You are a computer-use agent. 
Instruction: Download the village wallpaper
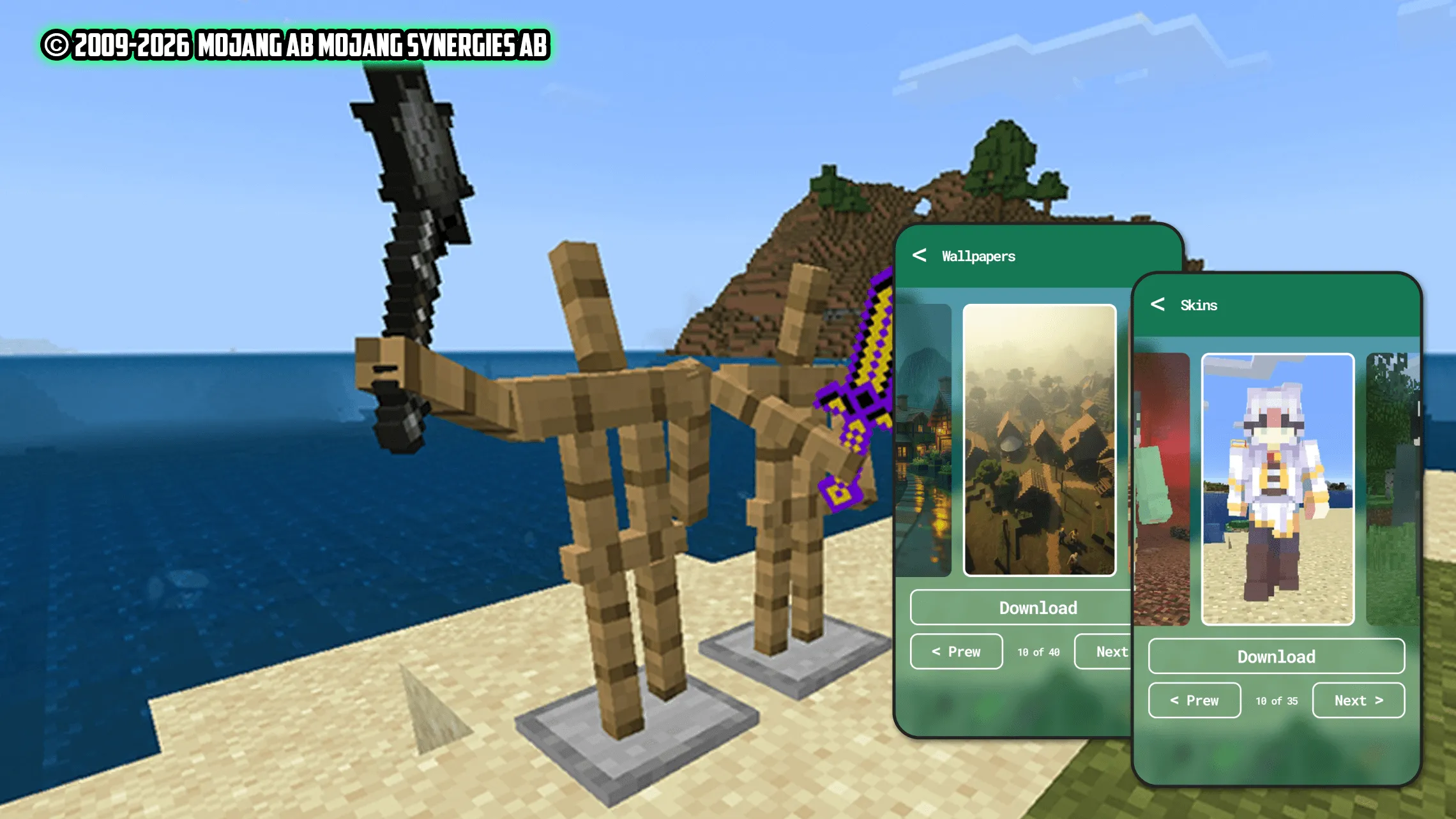point(1039,607)
